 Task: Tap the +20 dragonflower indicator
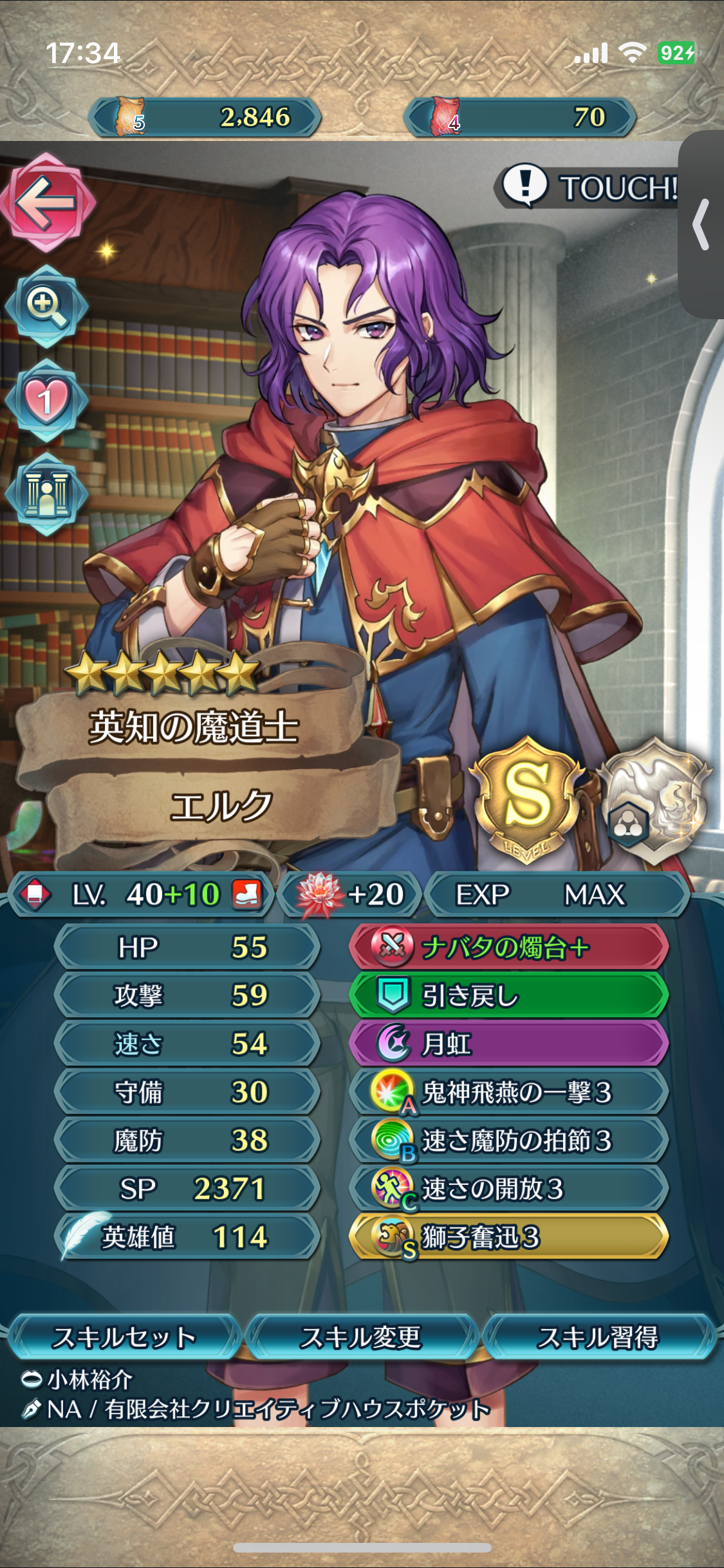click(351, 894)
